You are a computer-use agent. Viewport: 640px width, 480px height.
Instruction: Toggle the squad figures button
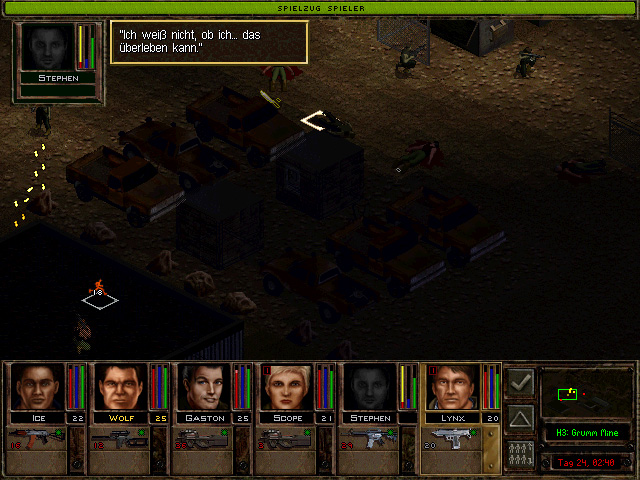click(x=520, y=451)
